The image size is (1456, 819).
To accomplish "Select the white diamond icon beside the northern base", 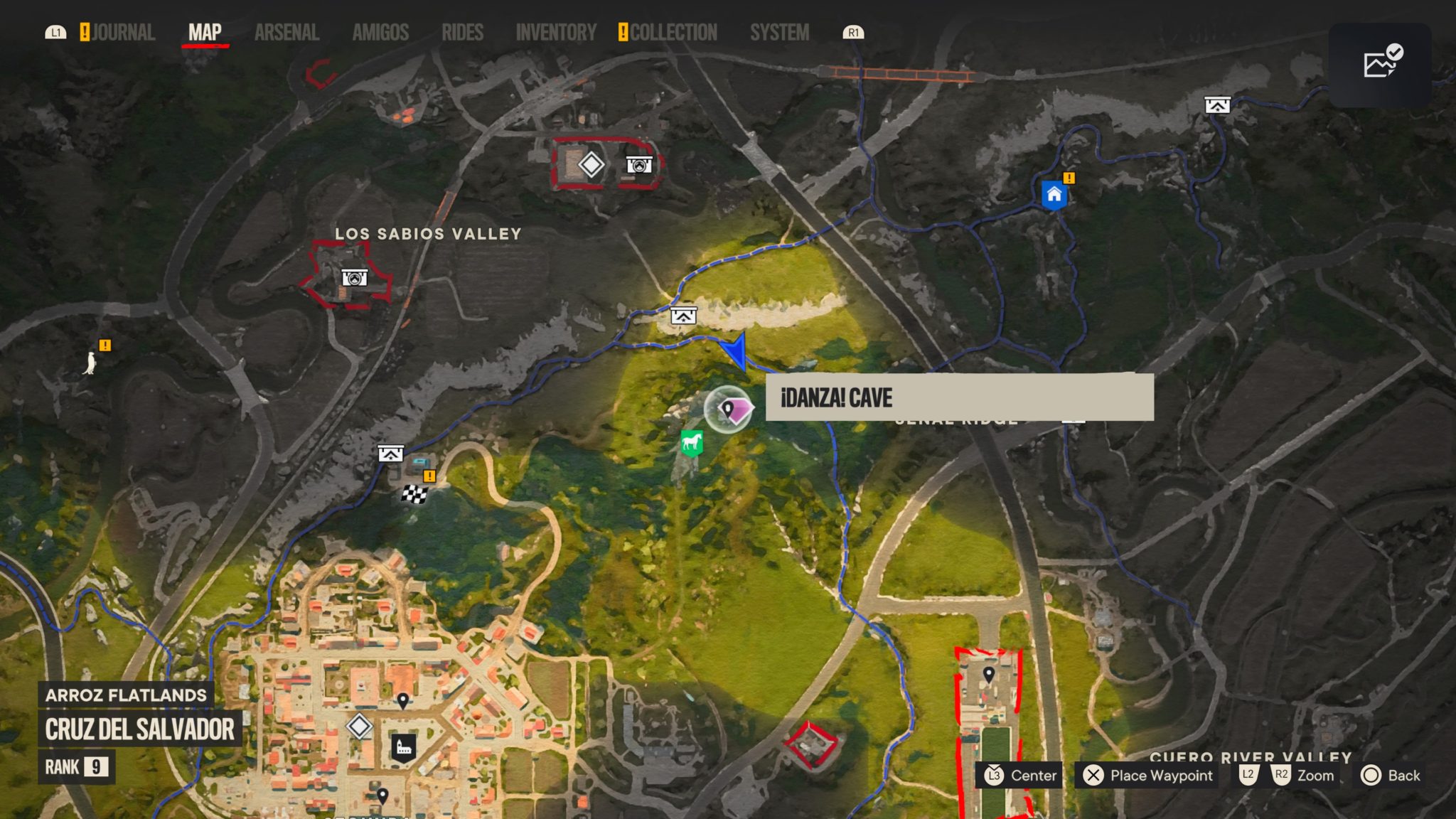I will pos(590,164).
